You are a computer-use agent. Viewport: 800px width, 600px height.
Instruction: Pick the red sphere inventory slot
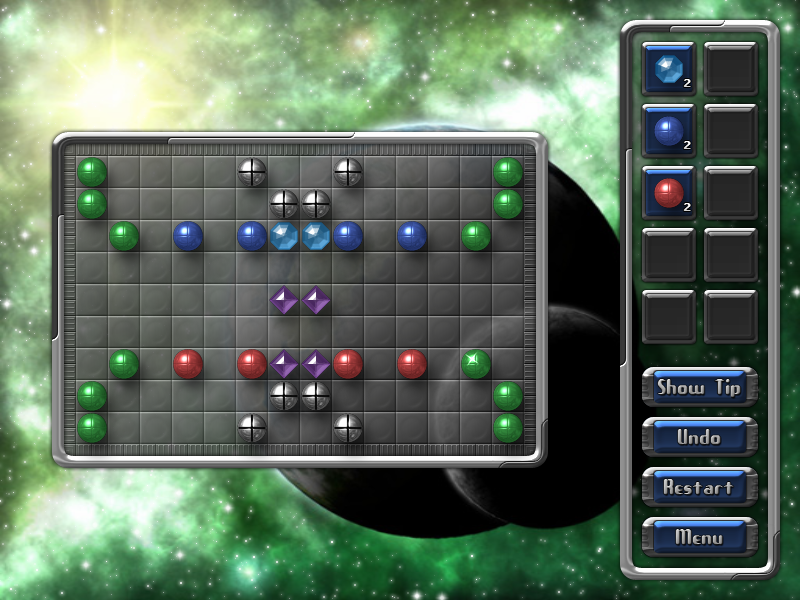pyautogui.click(x=668, y=192)
